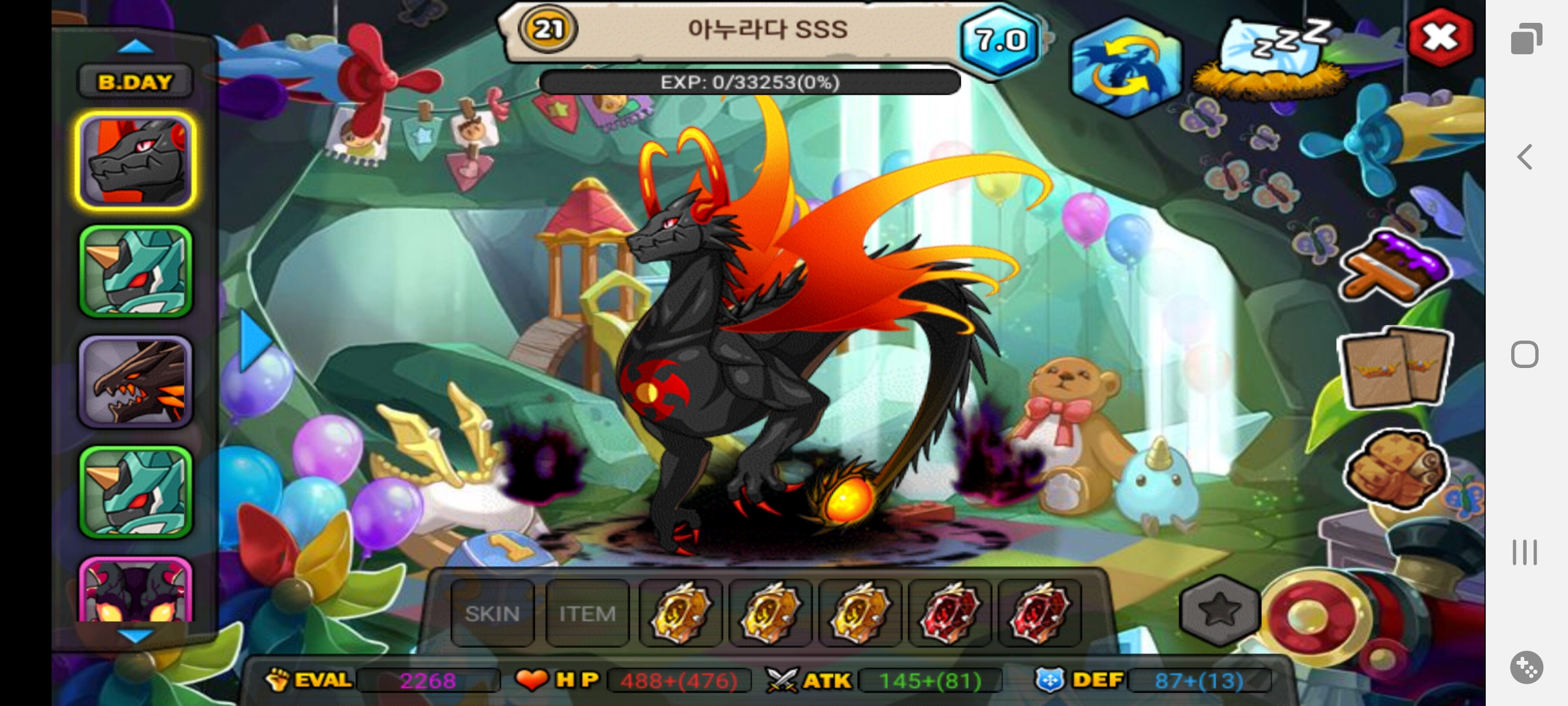Viewport: 1568px width, 706px height.
Task: Tap the 7.0 blue hexagon badge
Action: [1000, 41]
